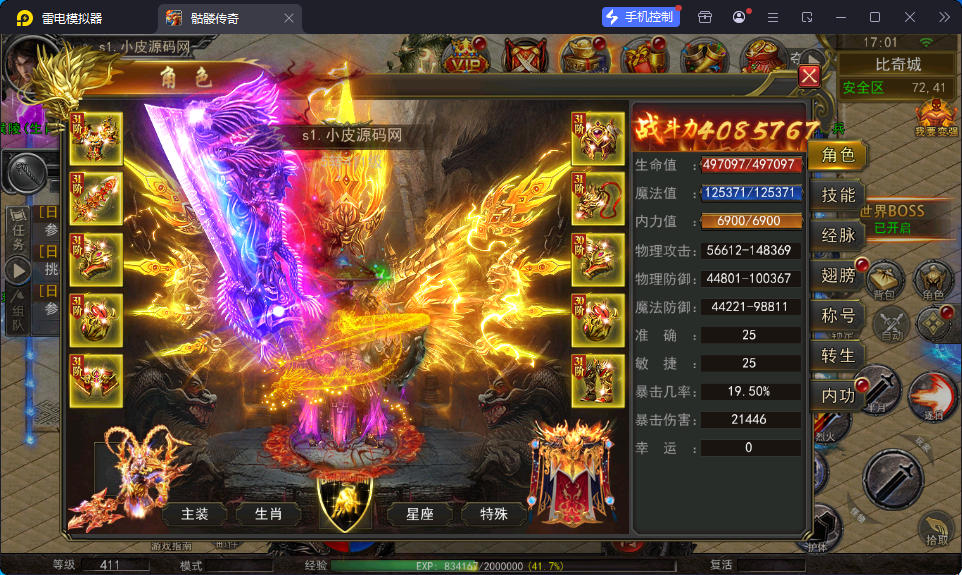Close the character panel with red X

point(809,76)
